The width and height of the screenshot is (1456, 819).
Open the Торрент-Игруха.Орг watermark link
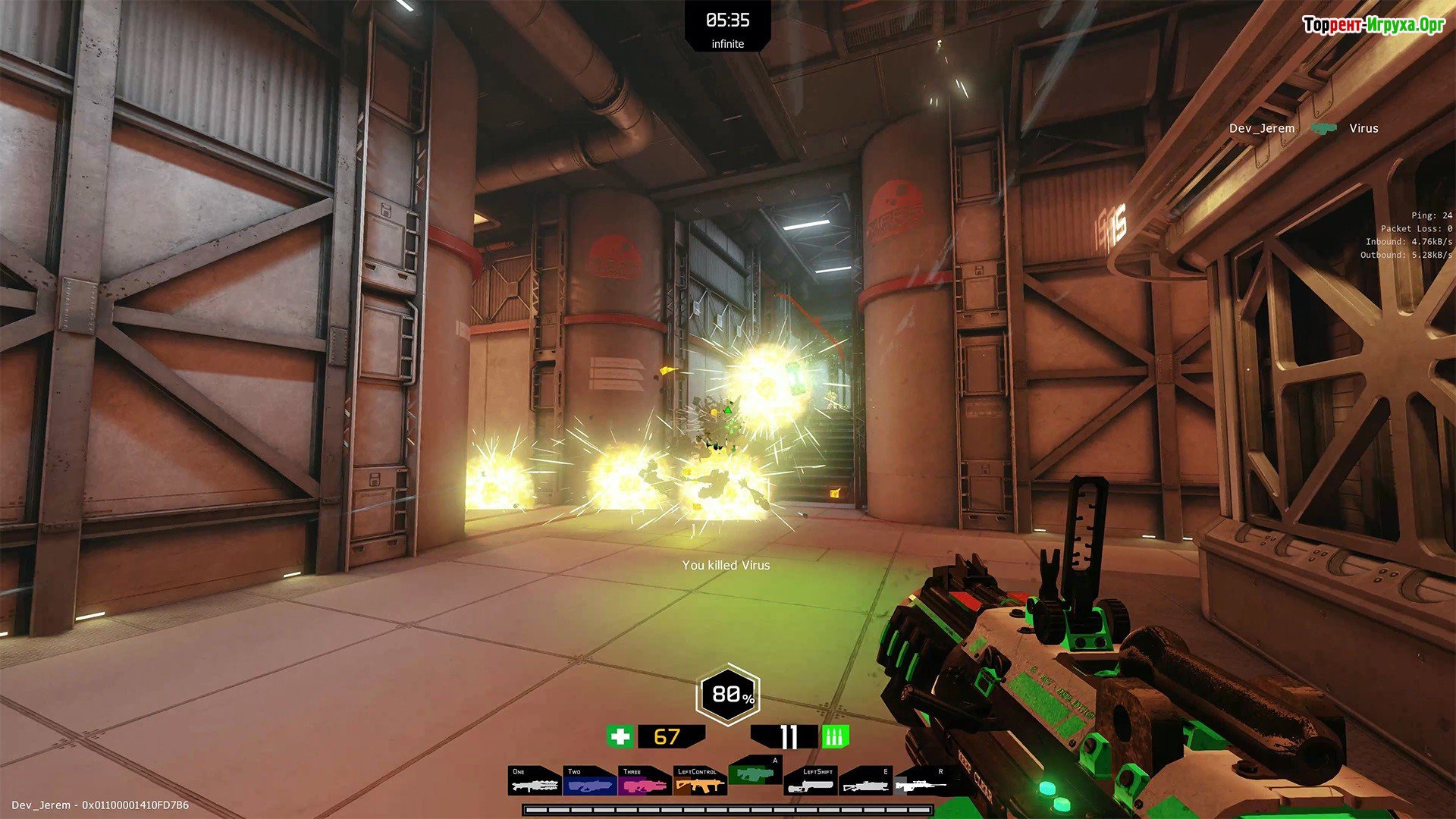[x=1373, y=25]
